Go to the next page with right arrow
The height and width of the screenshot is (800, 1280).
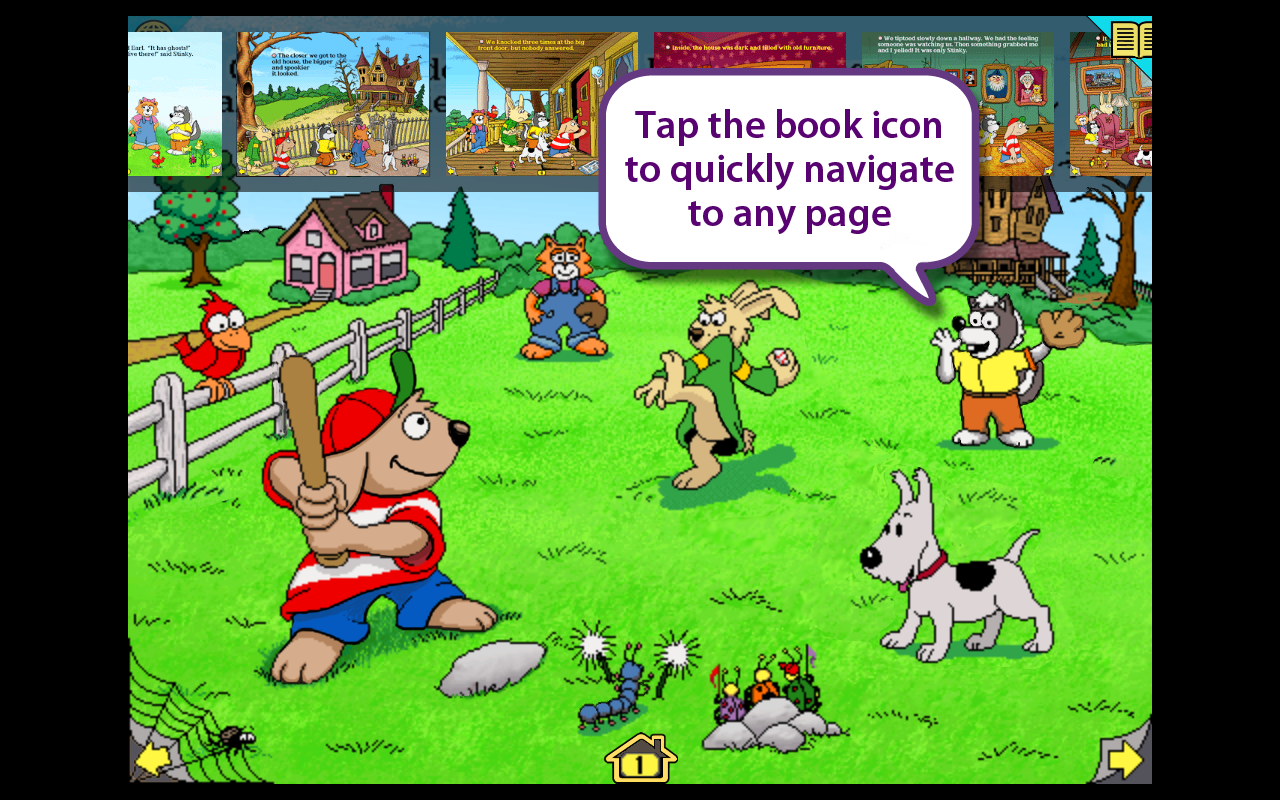click(1125, 761)
